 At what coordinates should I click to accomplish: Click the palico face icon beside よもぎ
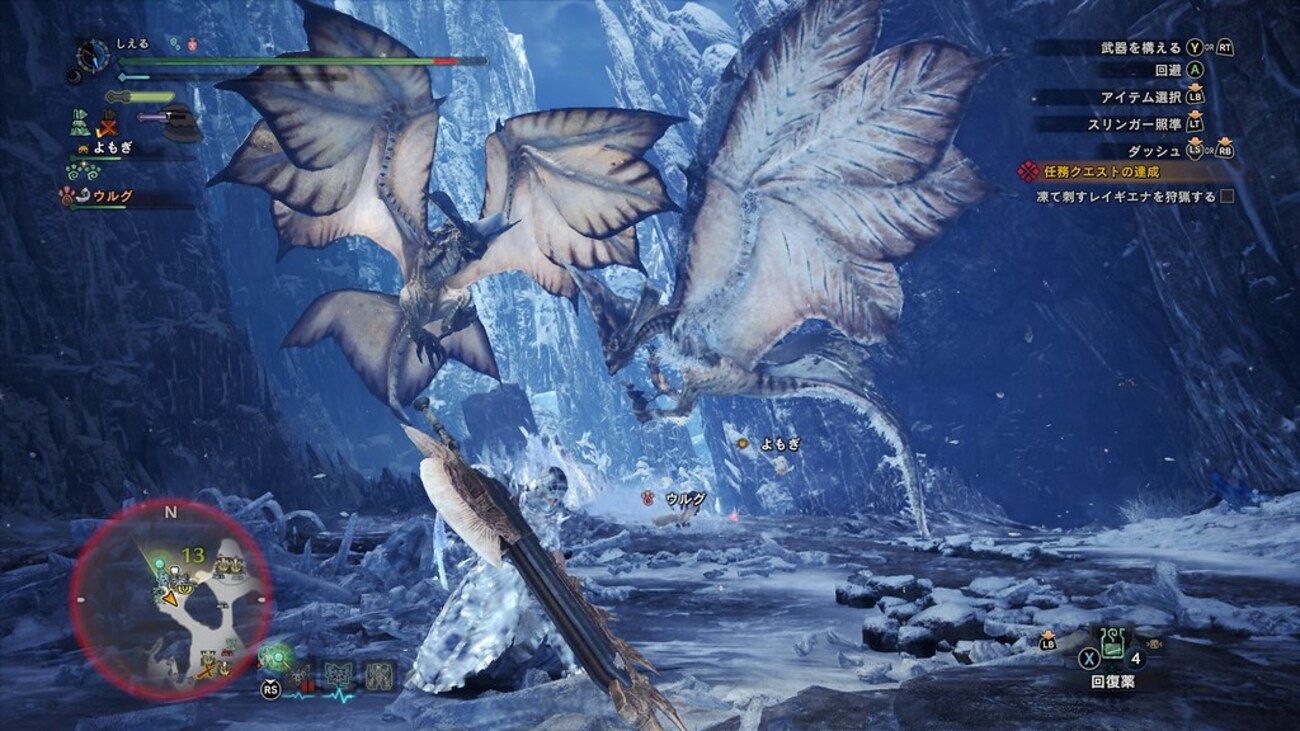[x=82, y=147]
